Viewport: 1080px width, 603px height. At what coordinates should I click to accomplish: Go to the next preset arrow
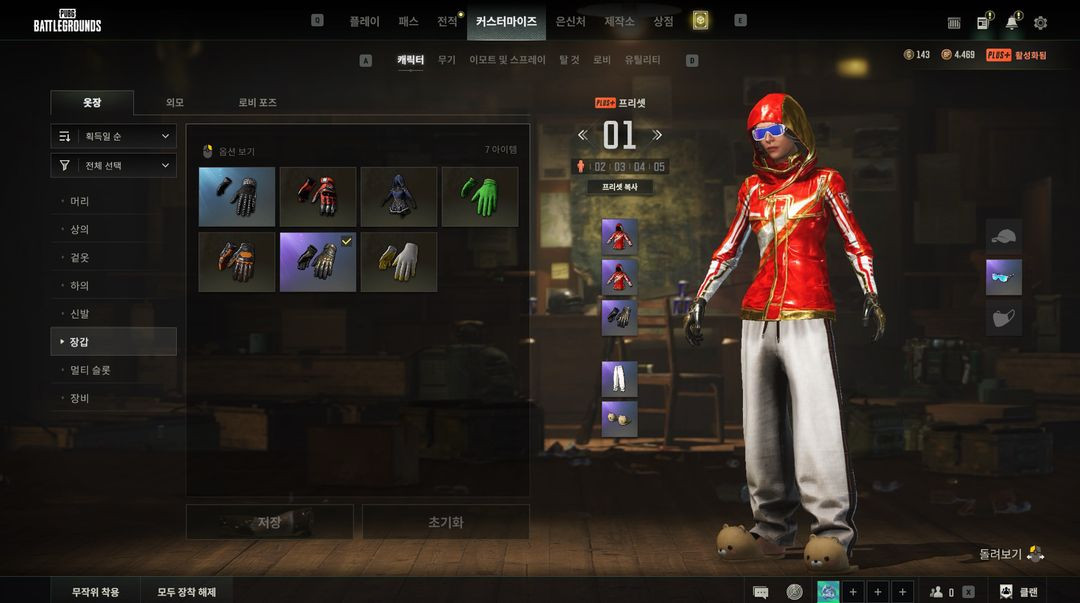point(657,135)
